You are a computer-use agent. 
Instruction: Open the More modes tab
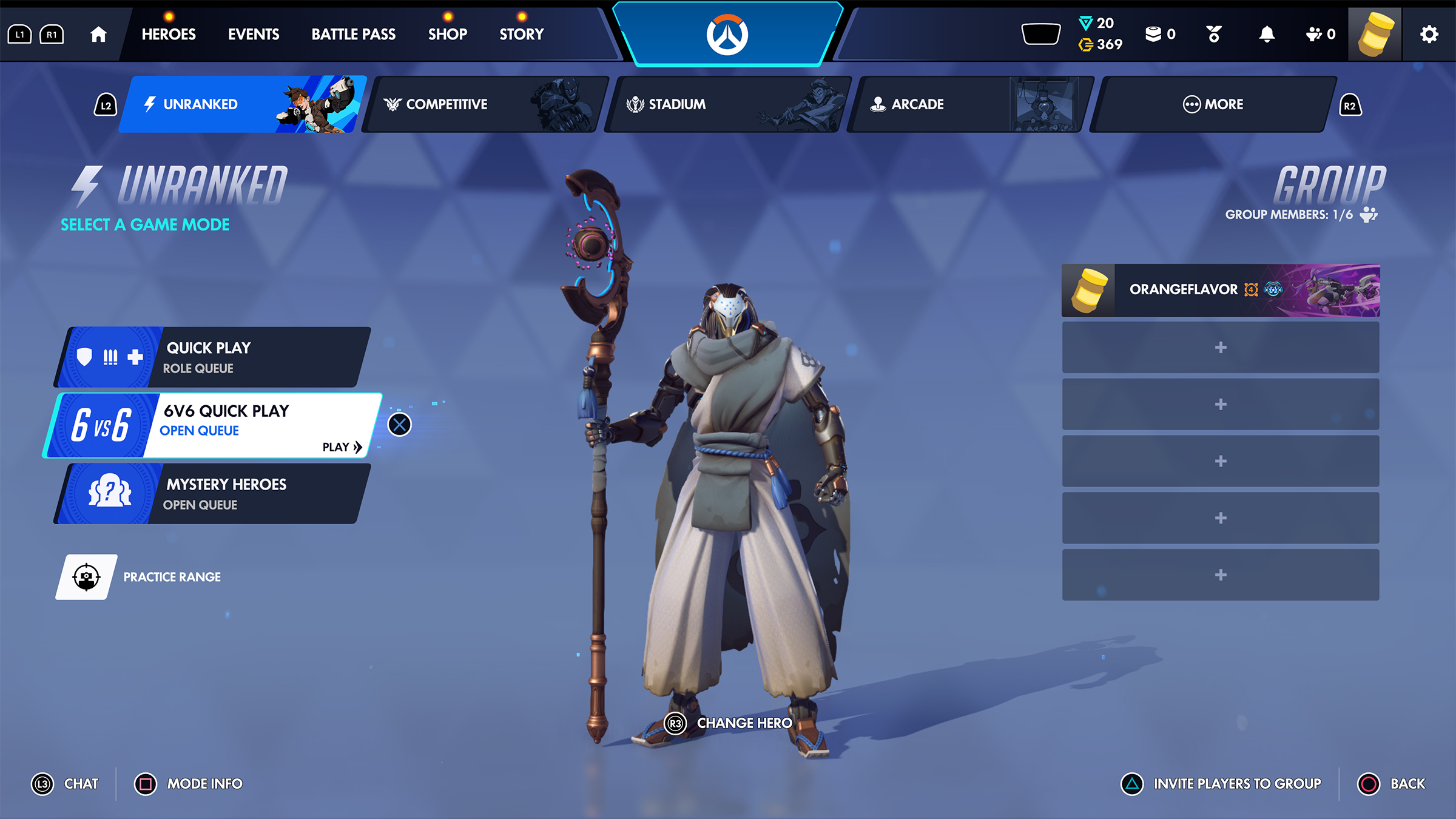coord(1213,104)
